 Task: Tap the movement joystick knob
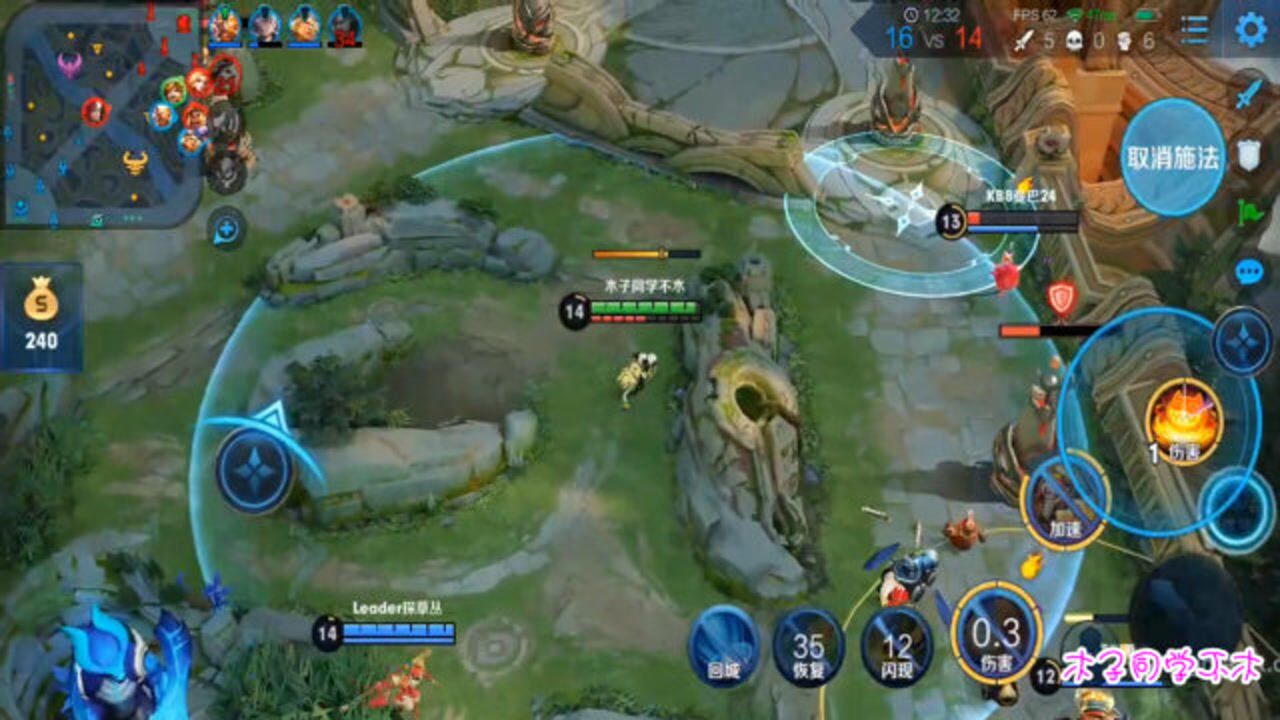click(x=255, y=470)
